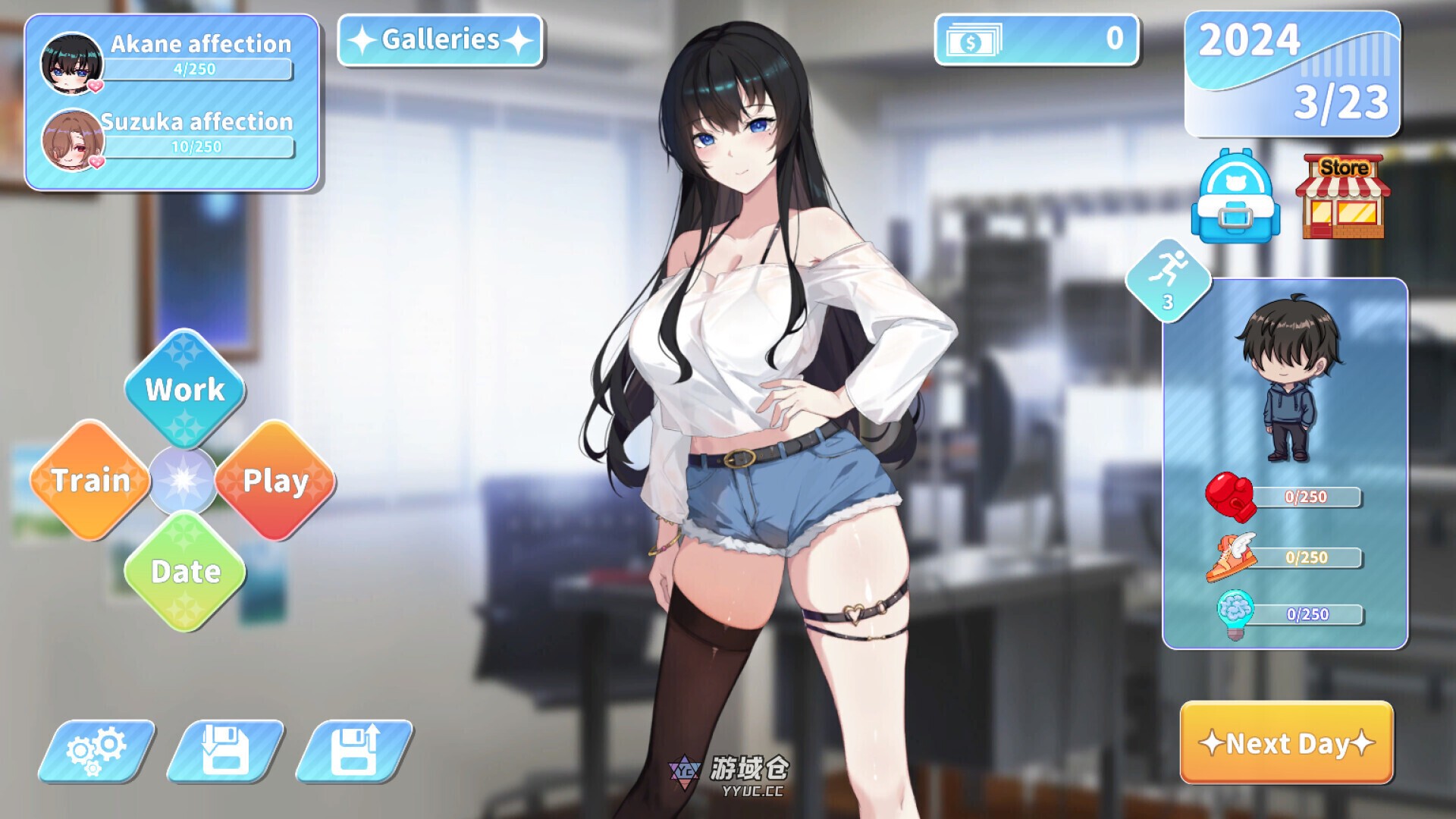The width and height of the screenshot is (1456, 819).
Task: Select the Train diamond button
Action: click(x=91, y=481)
